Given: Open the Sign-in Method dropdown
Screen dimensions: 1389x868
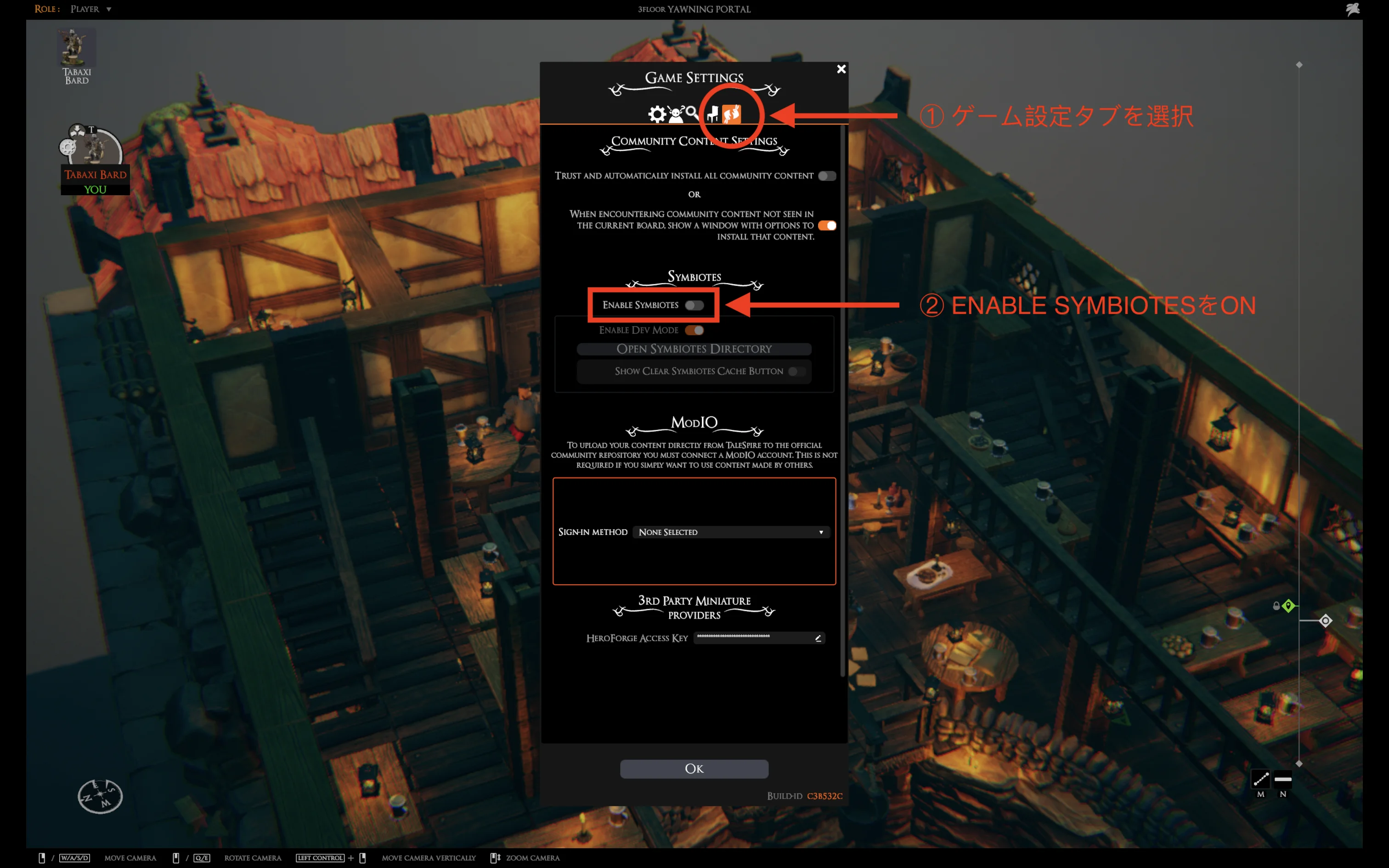Looking at the screenshot, I should tap(731, 532).
